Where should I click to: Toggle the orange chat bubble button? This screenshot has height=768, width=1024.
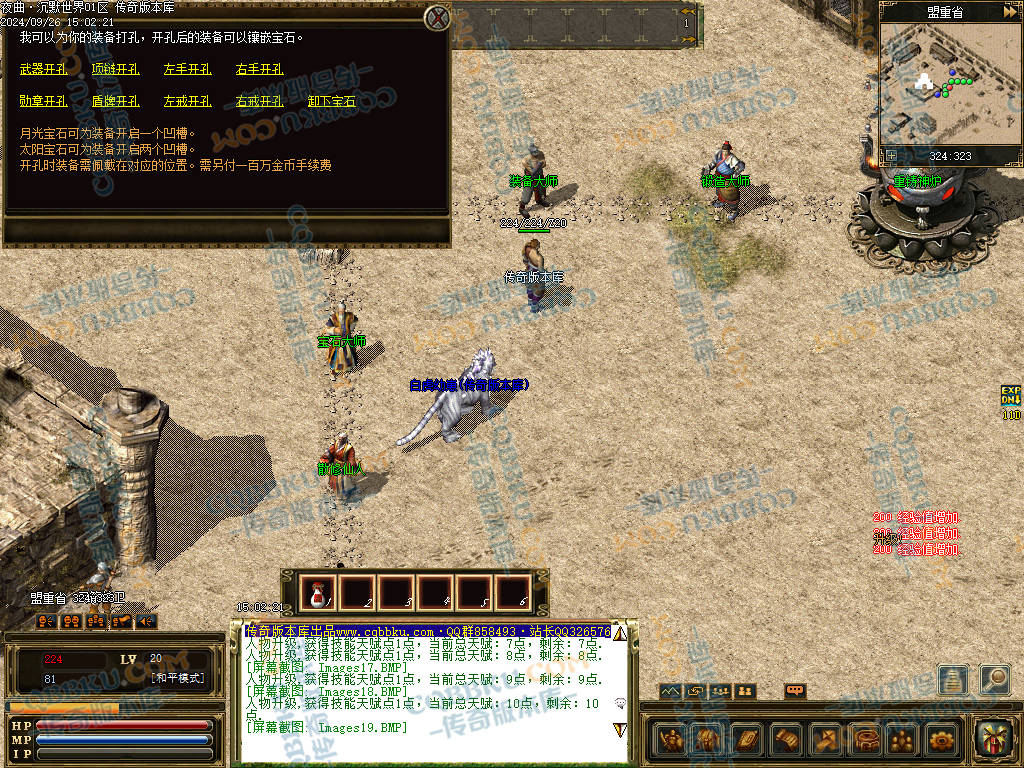point(795,691)
